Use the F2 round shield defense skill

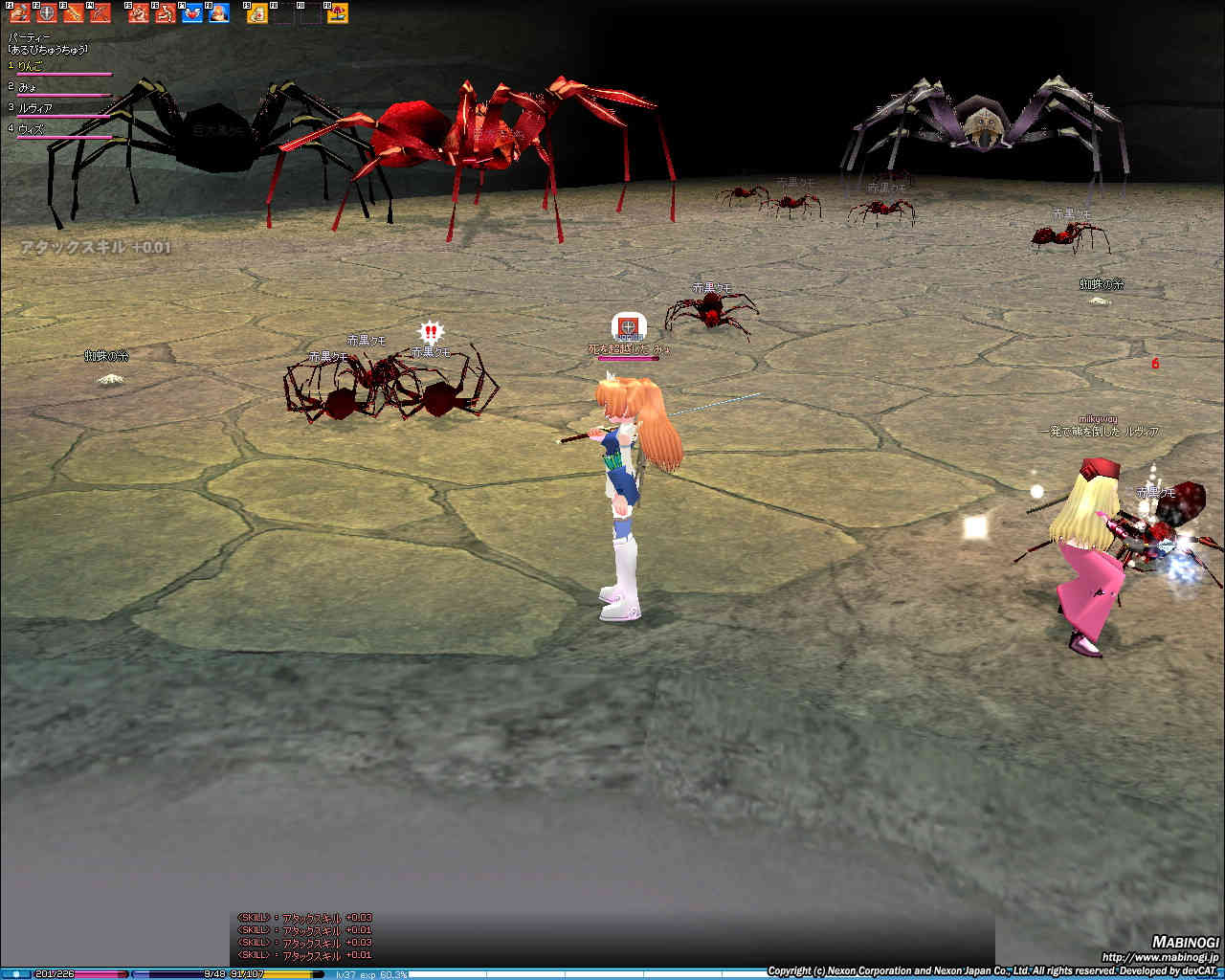coord(47,13)
